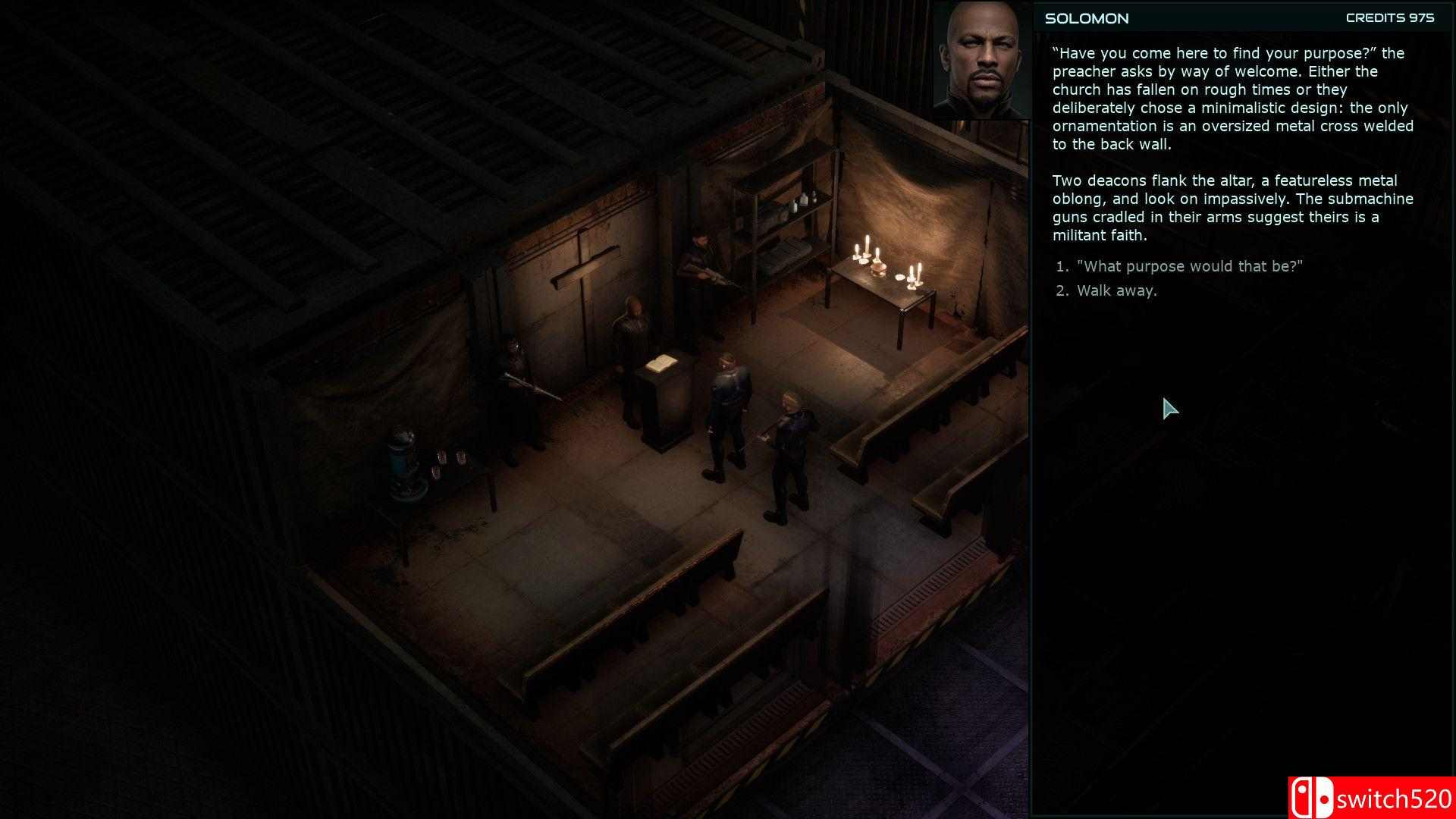The image size is (1456, 819).
Task: Click the SOLOMON name label
Action: [1086, 18]
